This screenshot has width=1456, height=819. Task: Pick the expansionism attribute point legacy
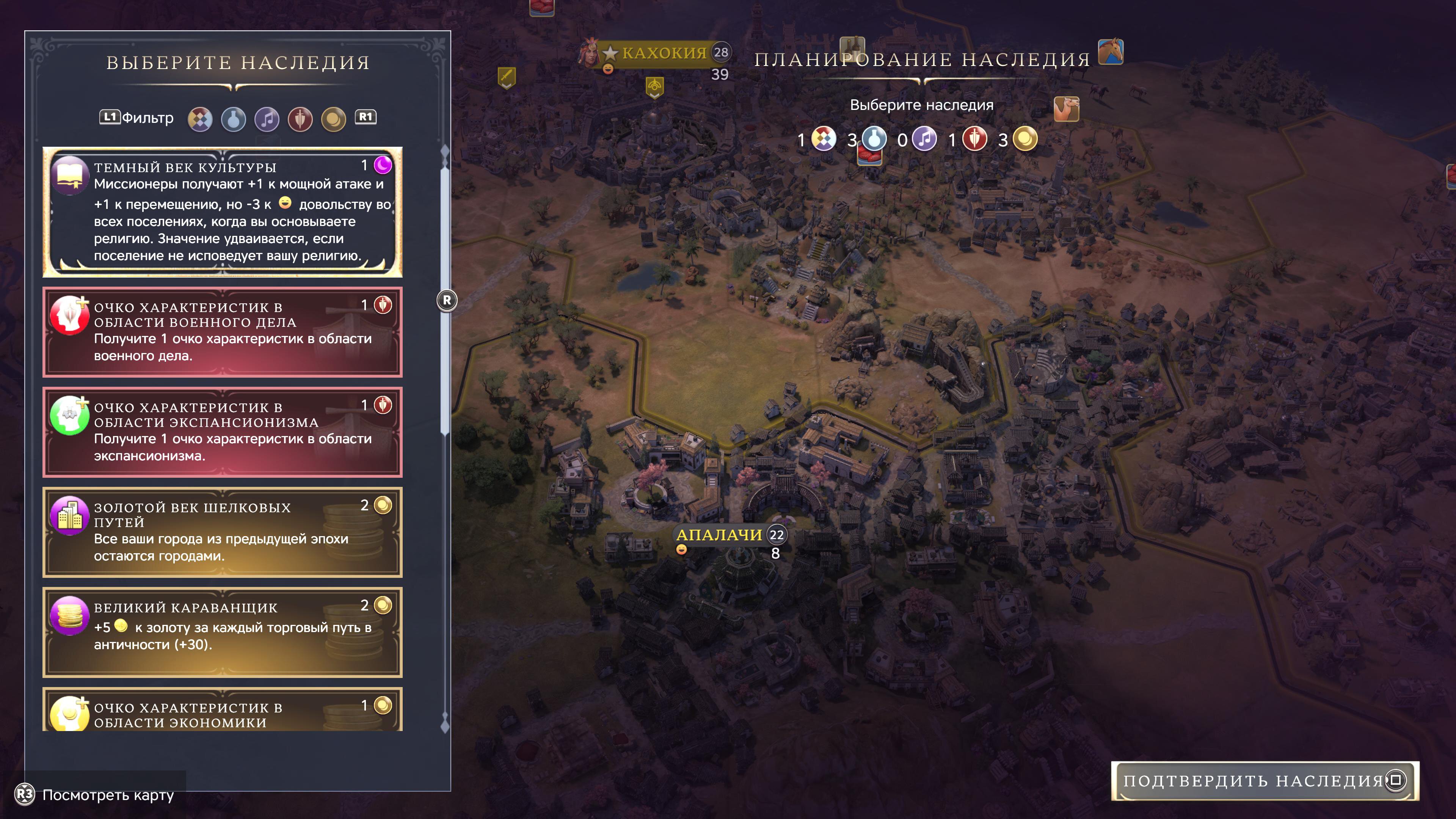tap(222, 432)
